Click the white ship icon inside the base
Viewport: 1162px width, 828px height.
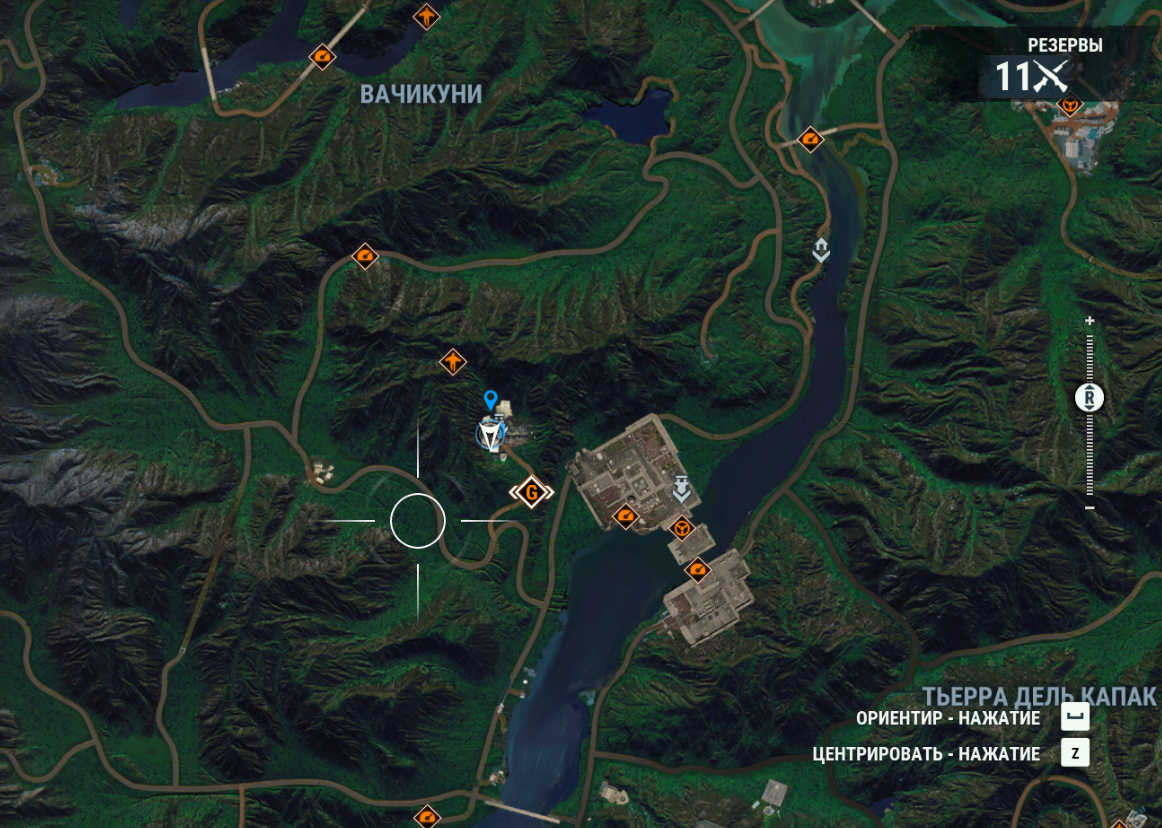click(x=682, y=488)
